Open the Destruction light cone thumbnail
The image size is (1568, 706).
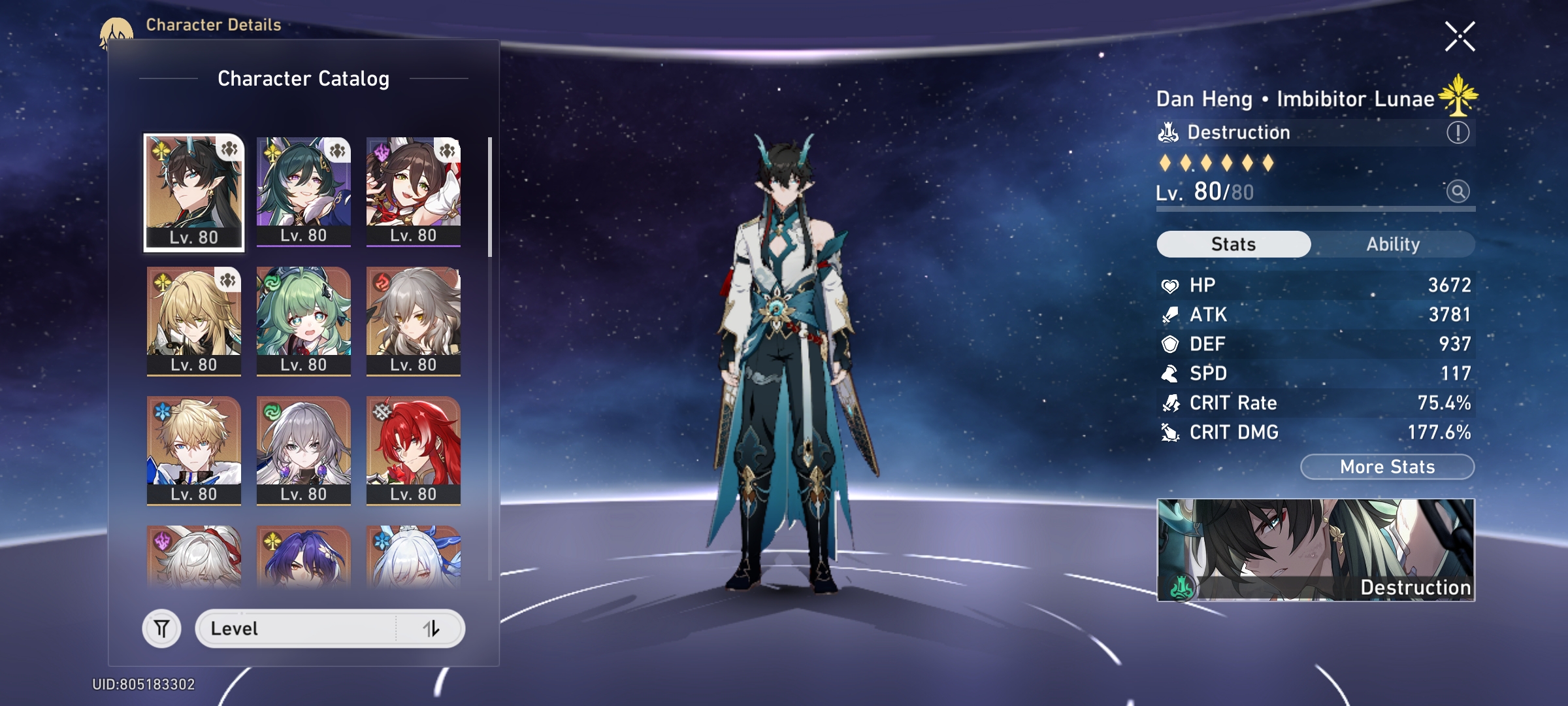click(x=1316, y=550)
